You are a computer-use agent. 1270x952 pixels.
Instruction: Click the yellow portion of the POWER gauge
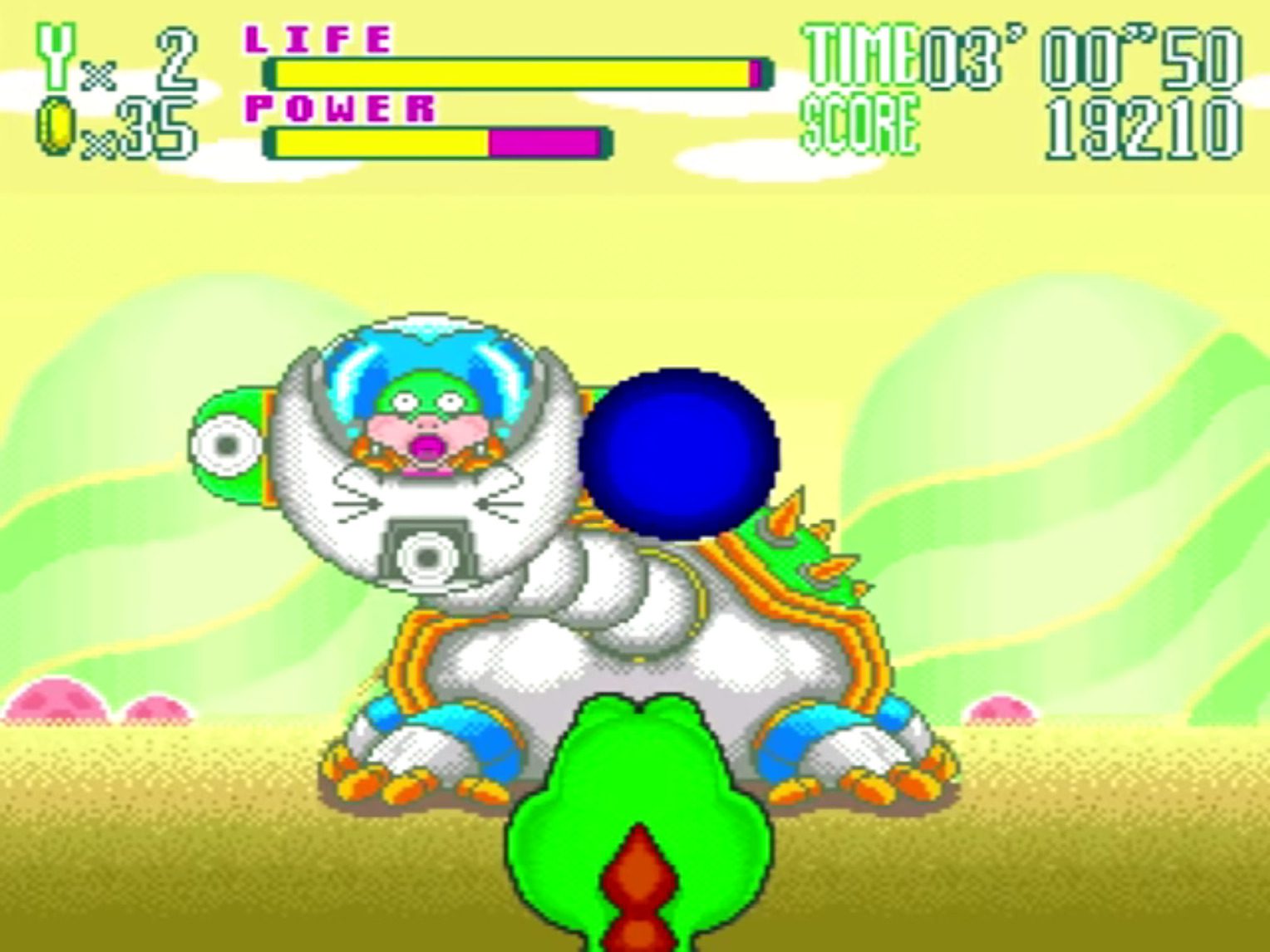pyautogui.click(x=382, y=143)
